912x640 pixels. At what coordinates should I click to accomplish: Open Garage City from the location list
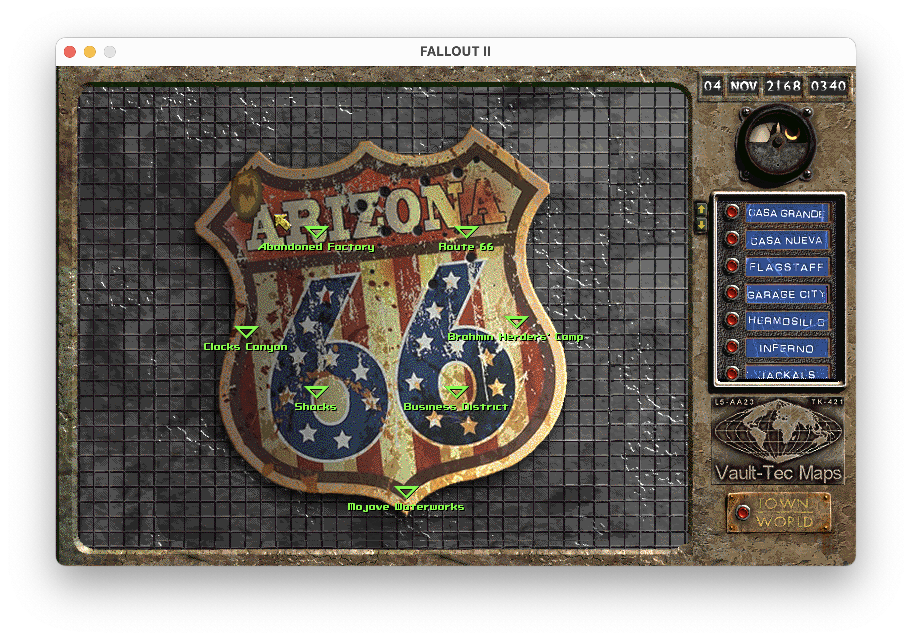(786, 294)
